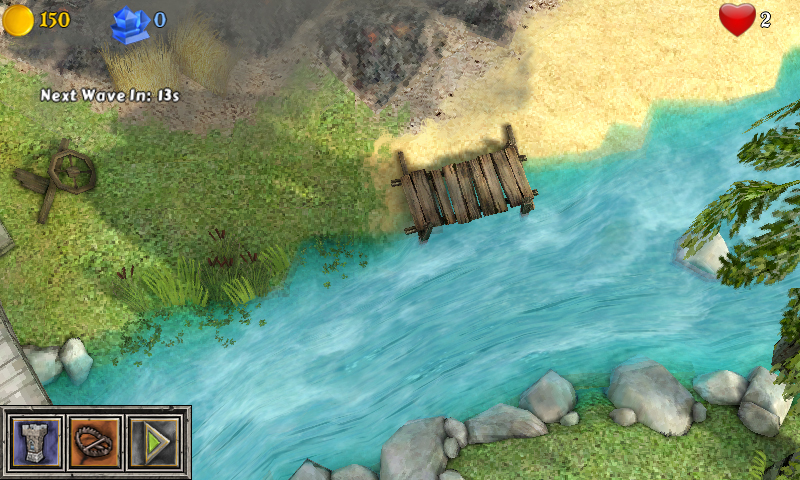
Task: Choose the bear trap build button
Action: pos(96,442)
